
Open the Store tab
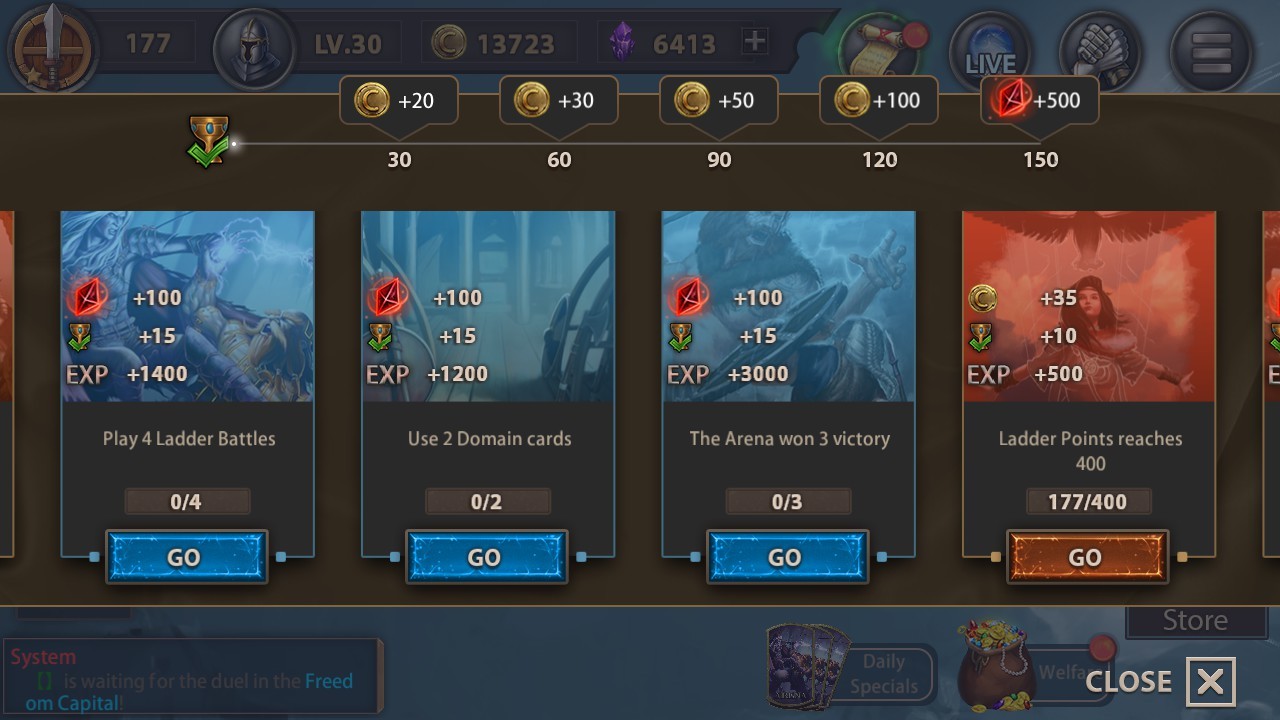click(x=1196, y=620)
